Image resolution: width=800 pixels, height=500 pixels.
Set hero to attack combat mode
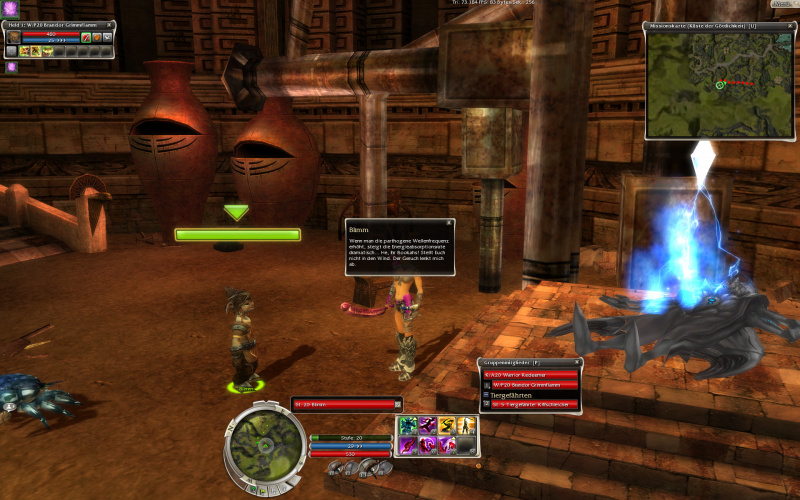[85, 38]
